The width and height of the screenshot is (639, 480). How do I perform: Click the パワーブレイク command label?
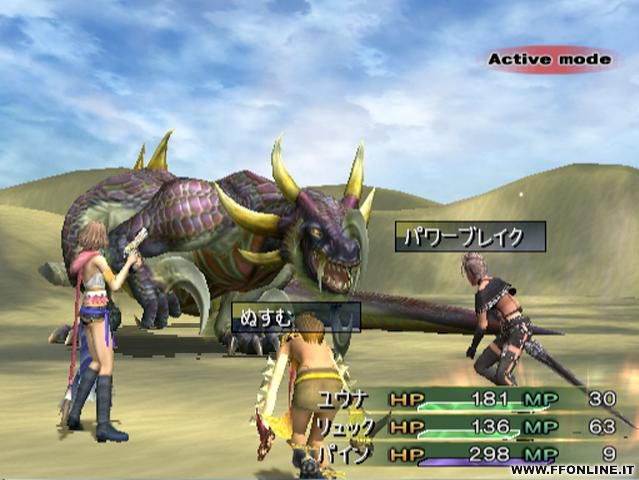coord(470,237)
